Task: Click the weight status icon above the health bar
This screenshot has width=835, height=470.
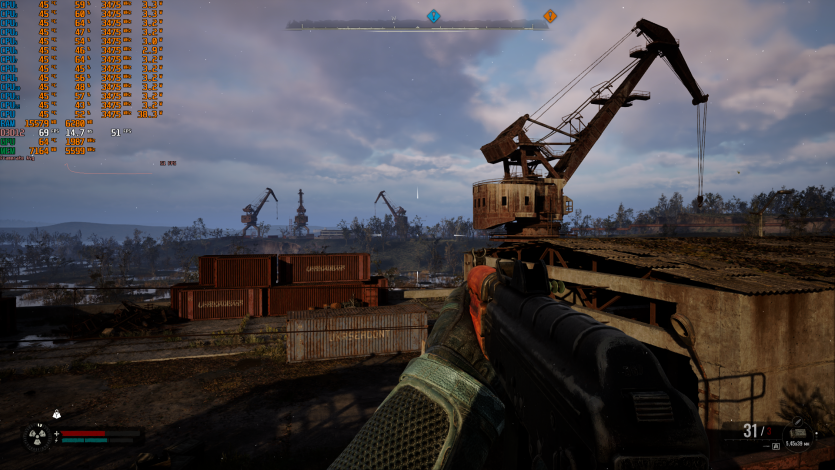Action: click(x=57, y=414)
